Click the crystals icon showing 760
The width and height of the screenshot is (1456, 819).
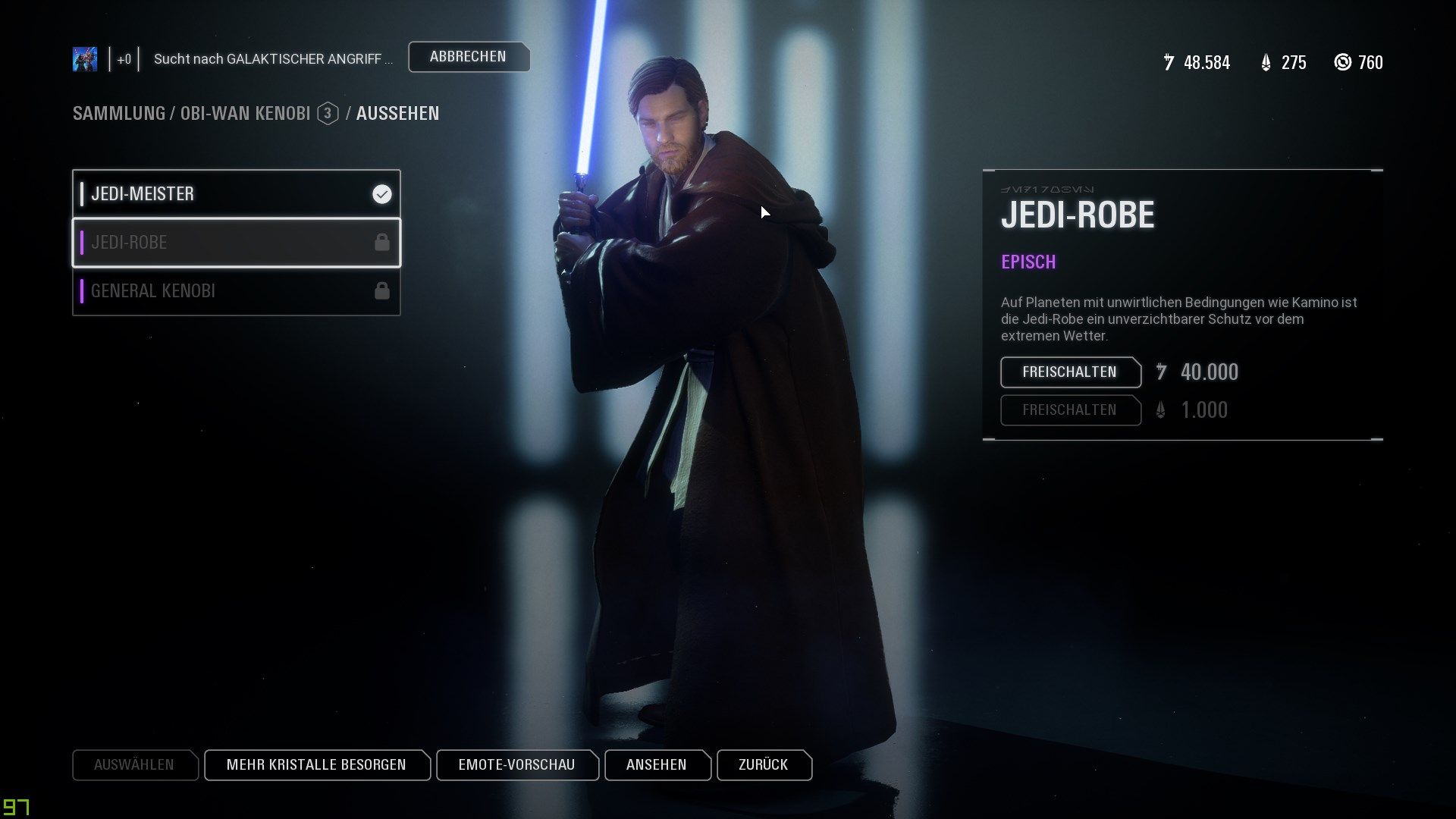(1342, 63)
